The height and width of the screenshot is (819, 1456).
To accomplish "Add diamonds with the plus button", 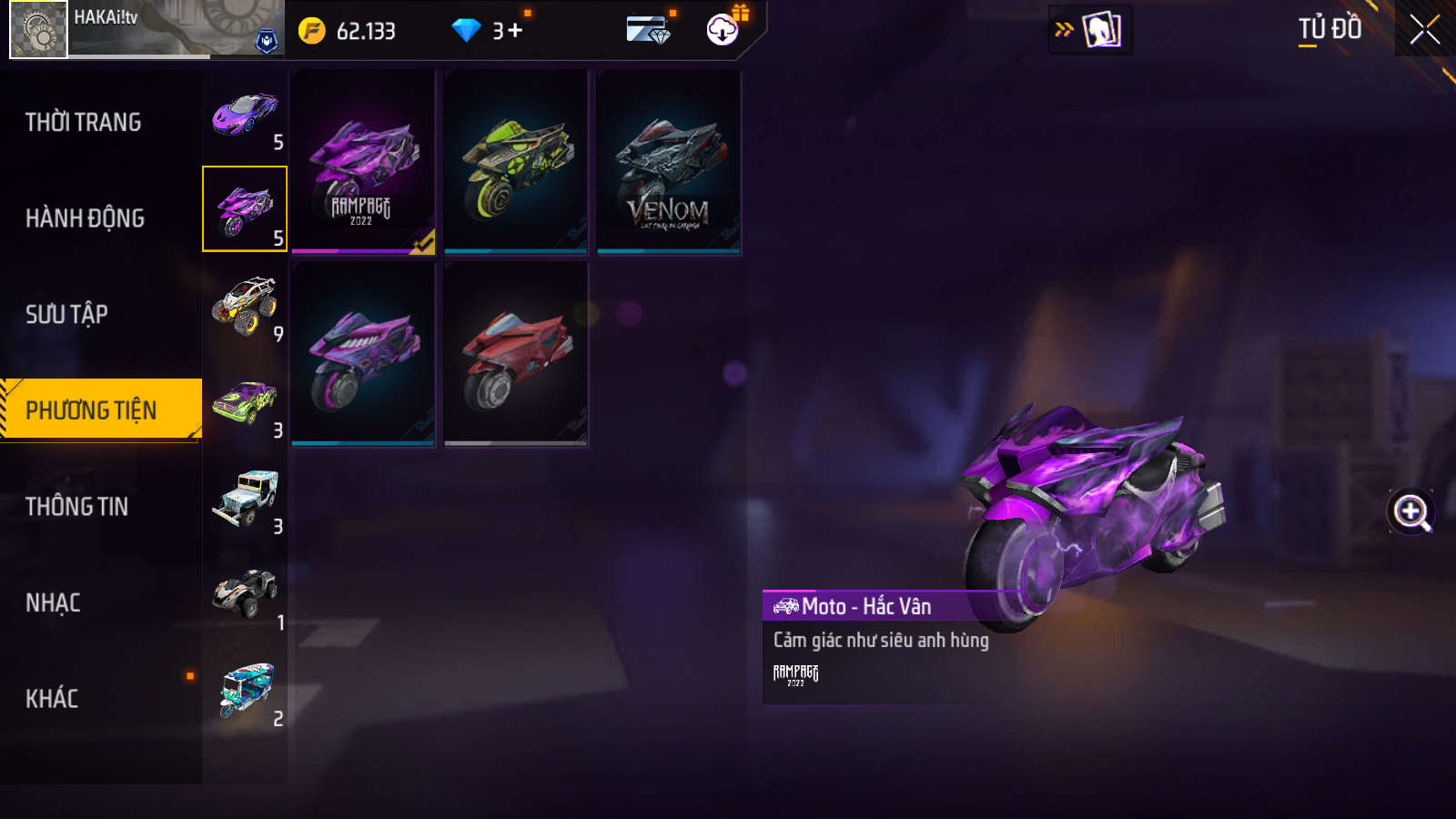I will point(515,31).
